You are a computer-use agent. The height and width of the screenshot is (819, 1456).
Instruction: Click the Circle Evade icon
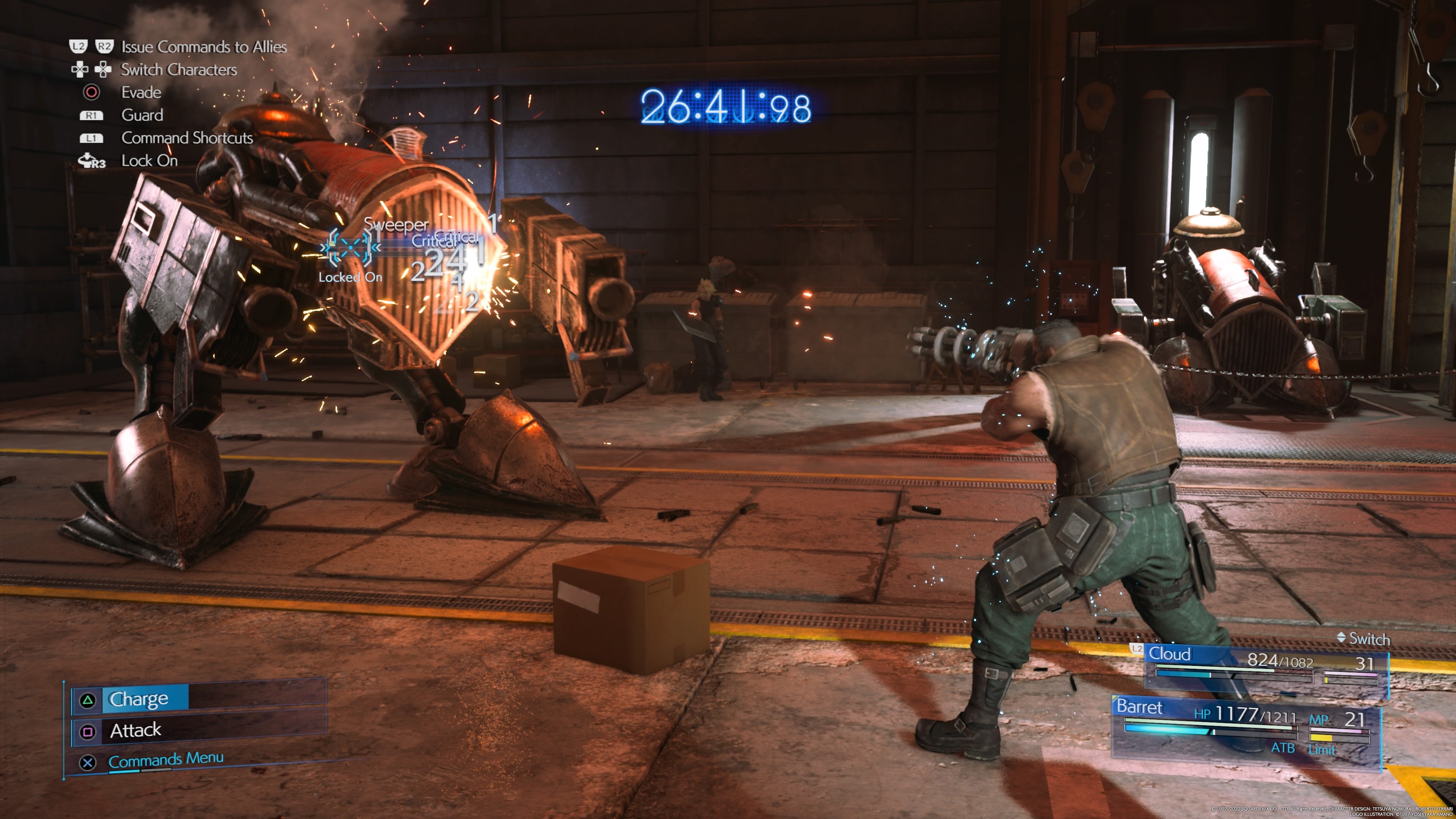click(92, 92)
